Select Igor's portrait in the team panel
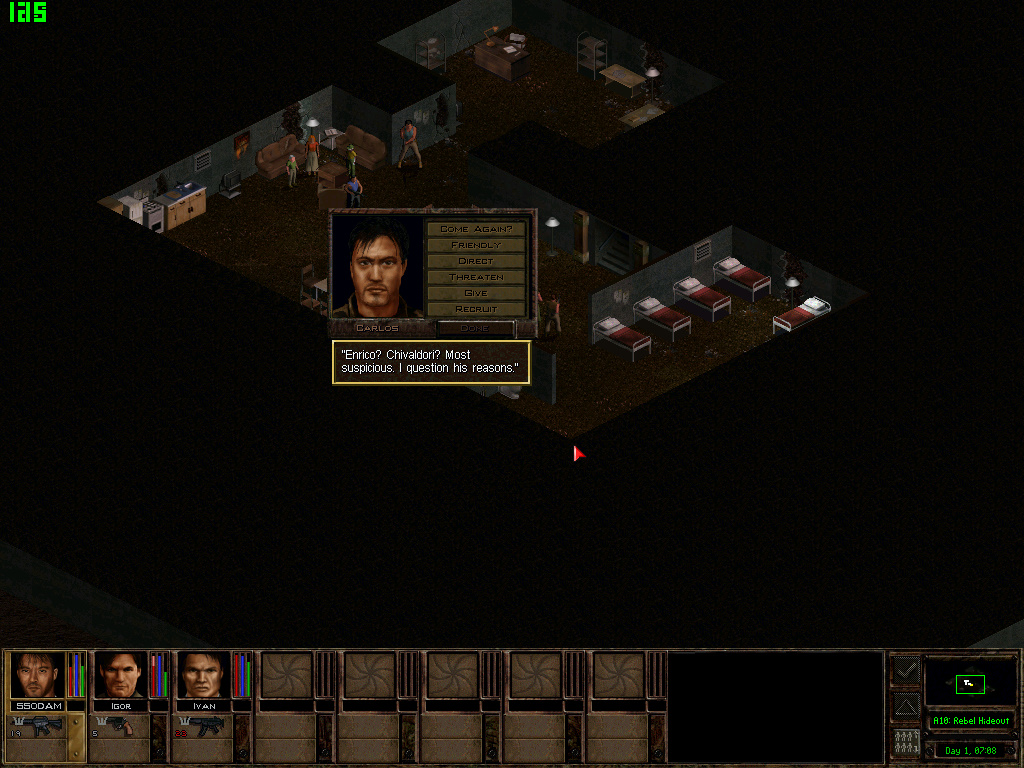Screen dimensions: 1024x768 pyautogui.click(x=121, y=676)
